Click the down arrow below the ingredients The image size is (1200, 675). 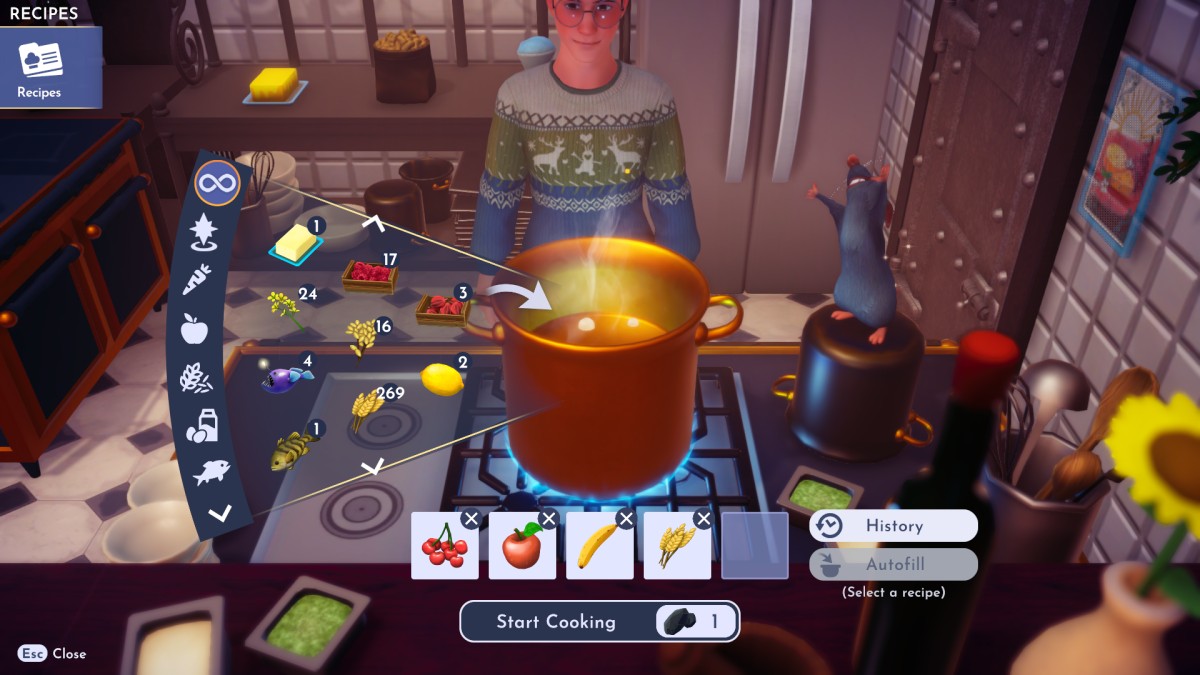coord(372,466)
